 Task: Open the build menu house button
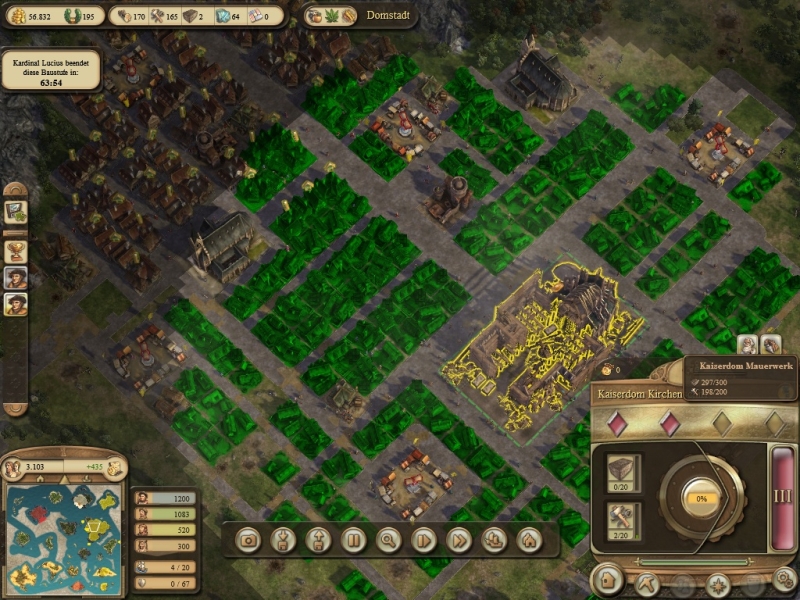click(x=605, y=581)
